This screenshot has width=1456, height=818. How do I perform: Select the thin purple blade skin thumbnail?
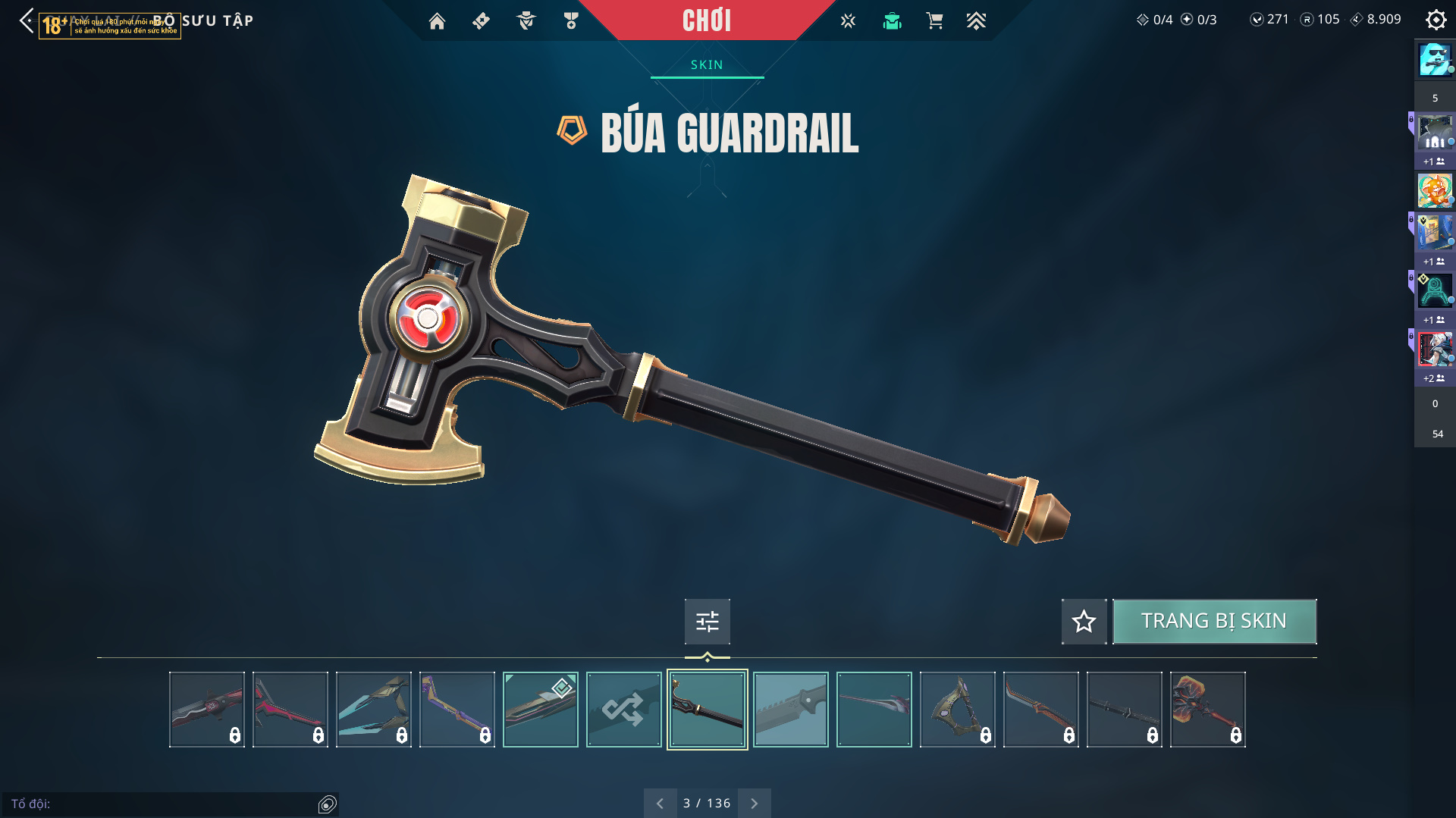click(x=874, y=710)
